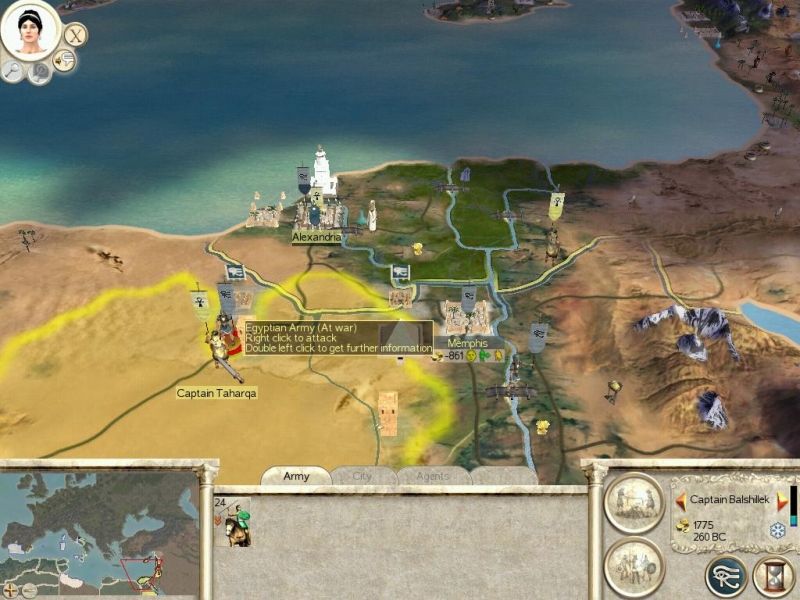Switch to the City tab
The image size is (800, 600).
pos(362,477)
